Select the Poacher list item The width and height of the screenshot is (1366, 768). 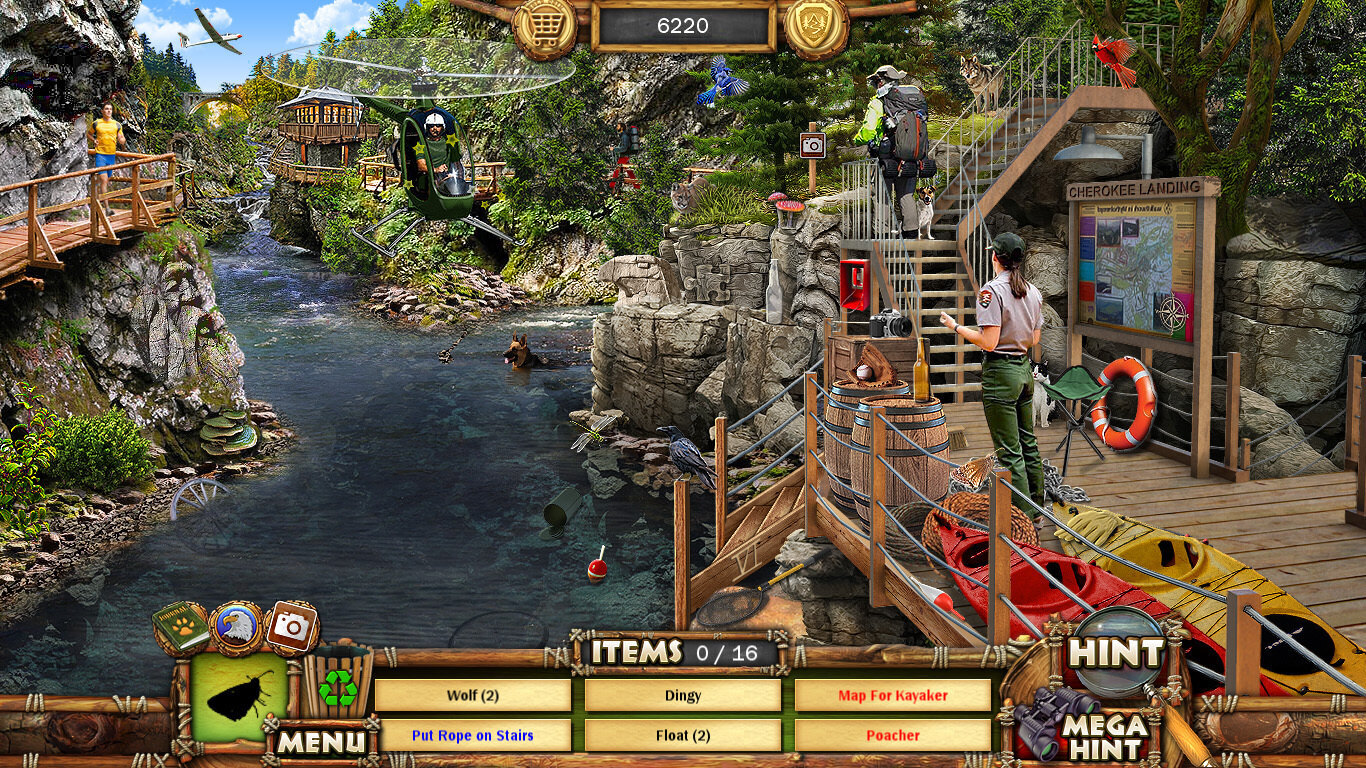pos(893,735)
